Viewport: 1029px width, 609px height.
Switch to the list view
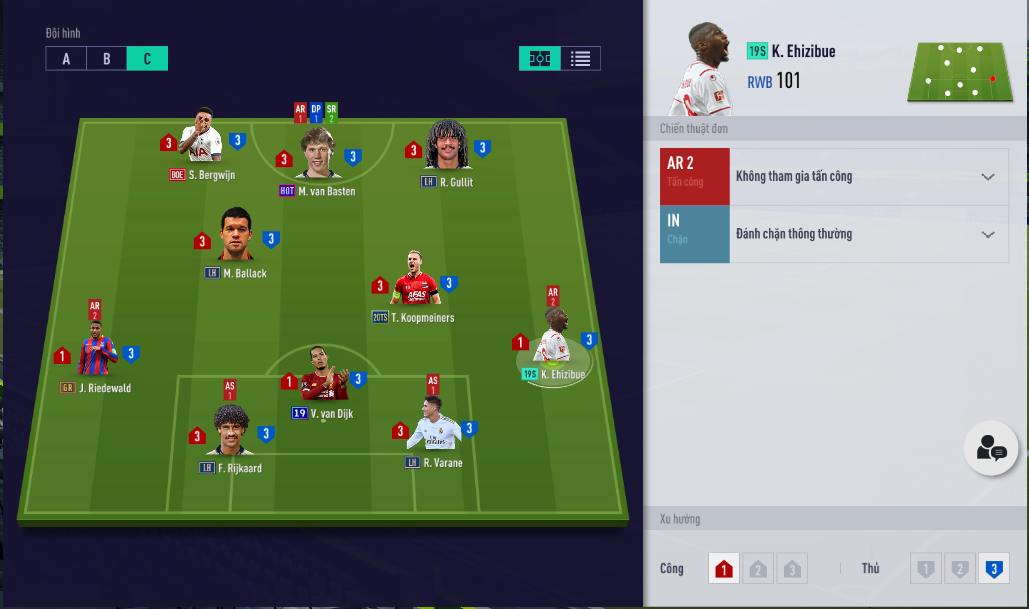click(580, 59)
